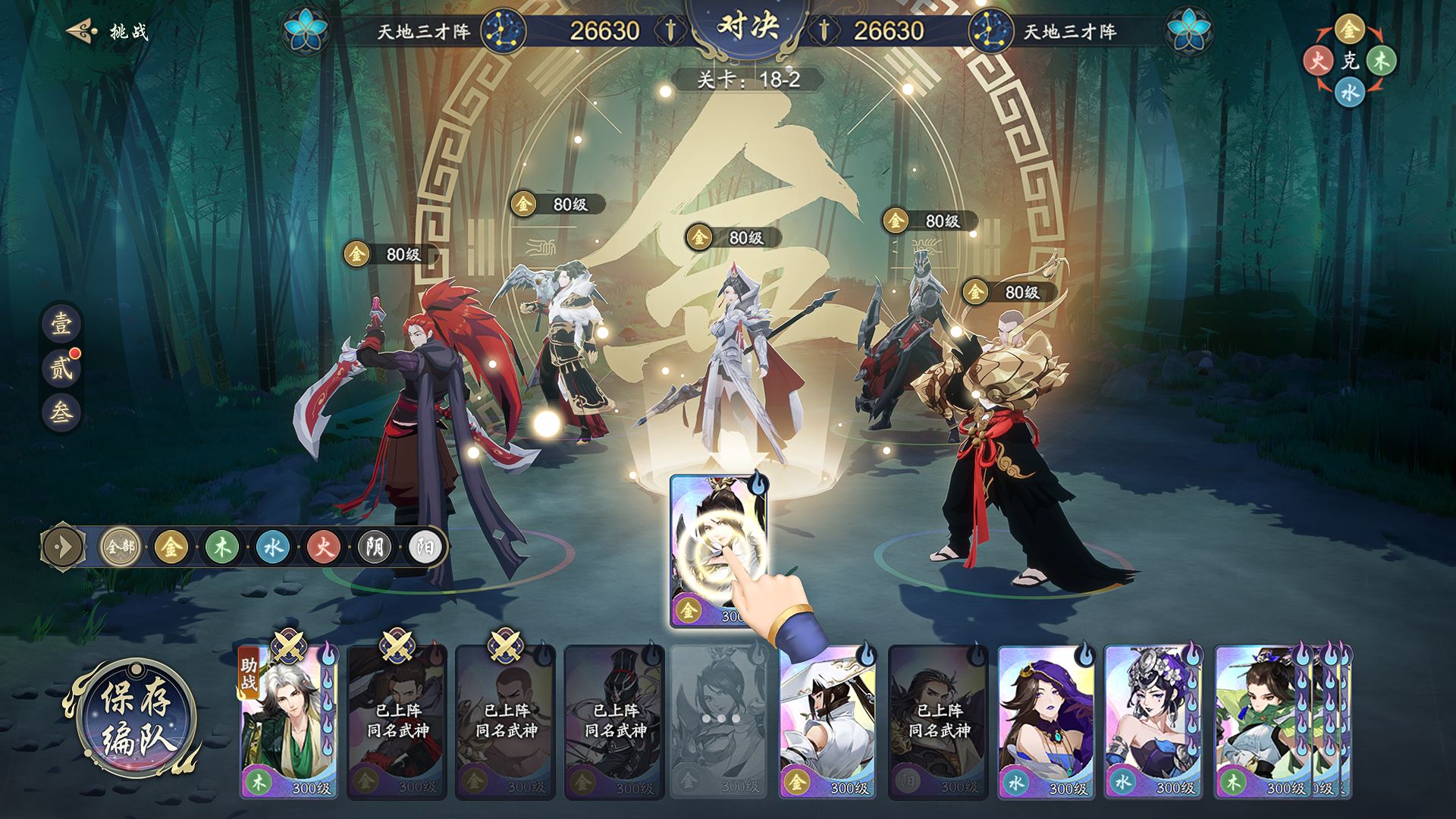Switch to team preset 壹
This screenshot has width=1456, height=819.
(61, 324)
